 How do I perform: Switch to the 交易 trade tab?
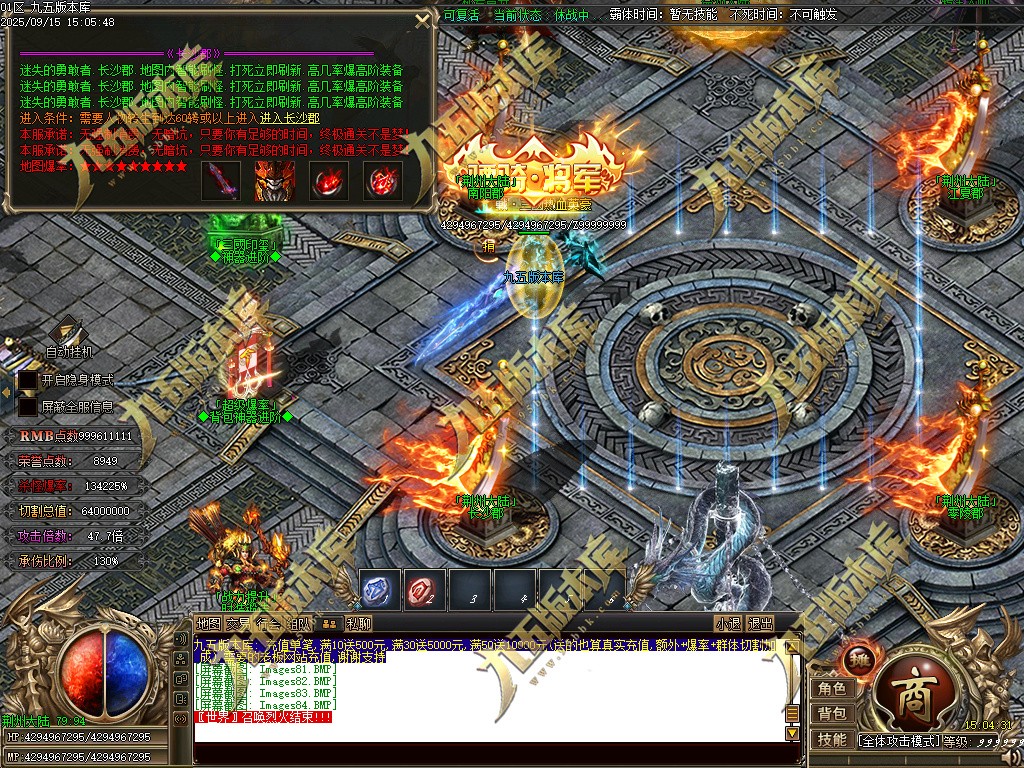[238, 623]
